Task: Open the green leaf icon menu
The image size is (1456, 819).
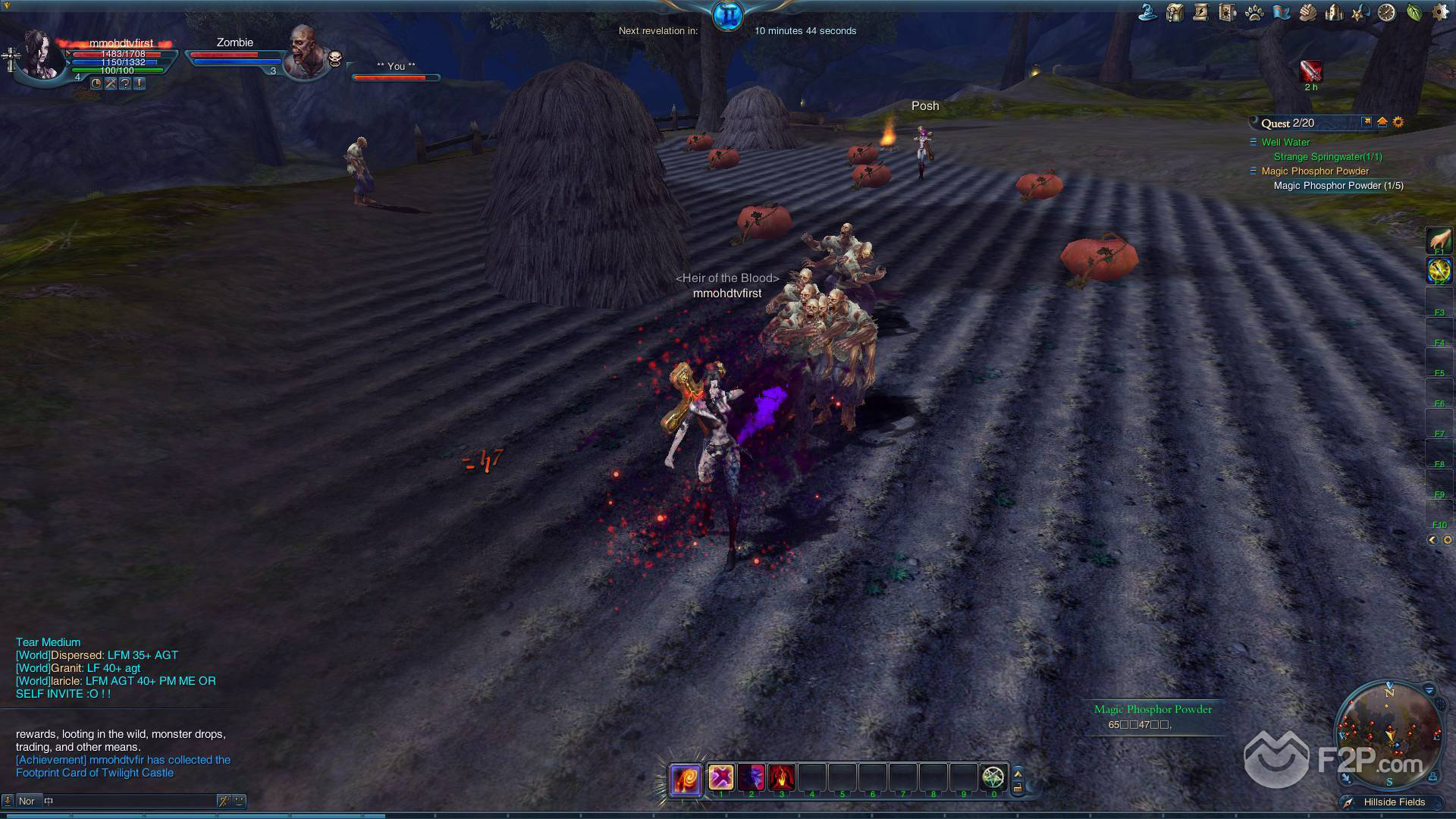Action: 1414,12
